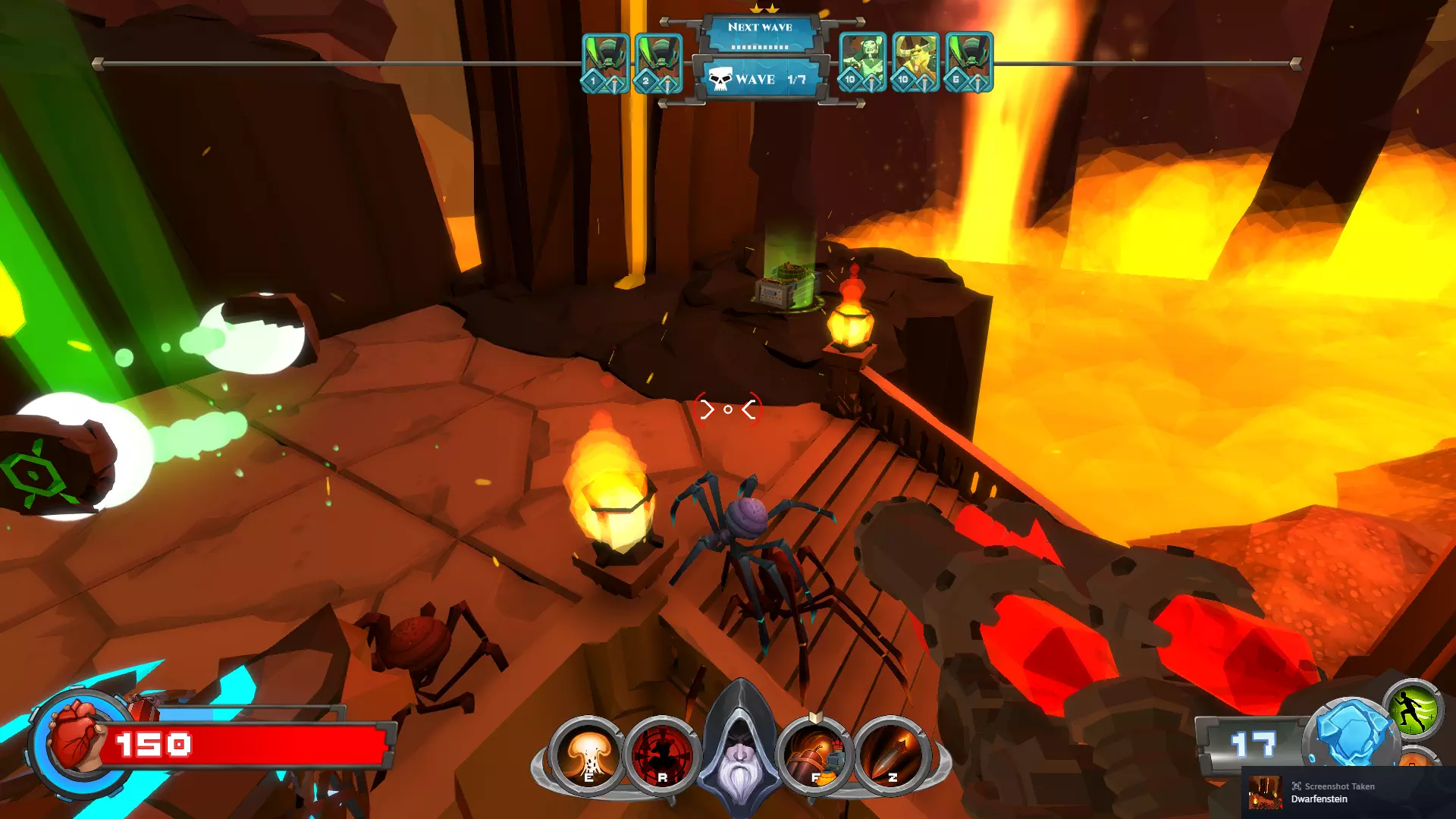Inspect the horned yellow brute enemy card
The image size is (1456, 819).
pyautogui.click(x=915, y=62)
